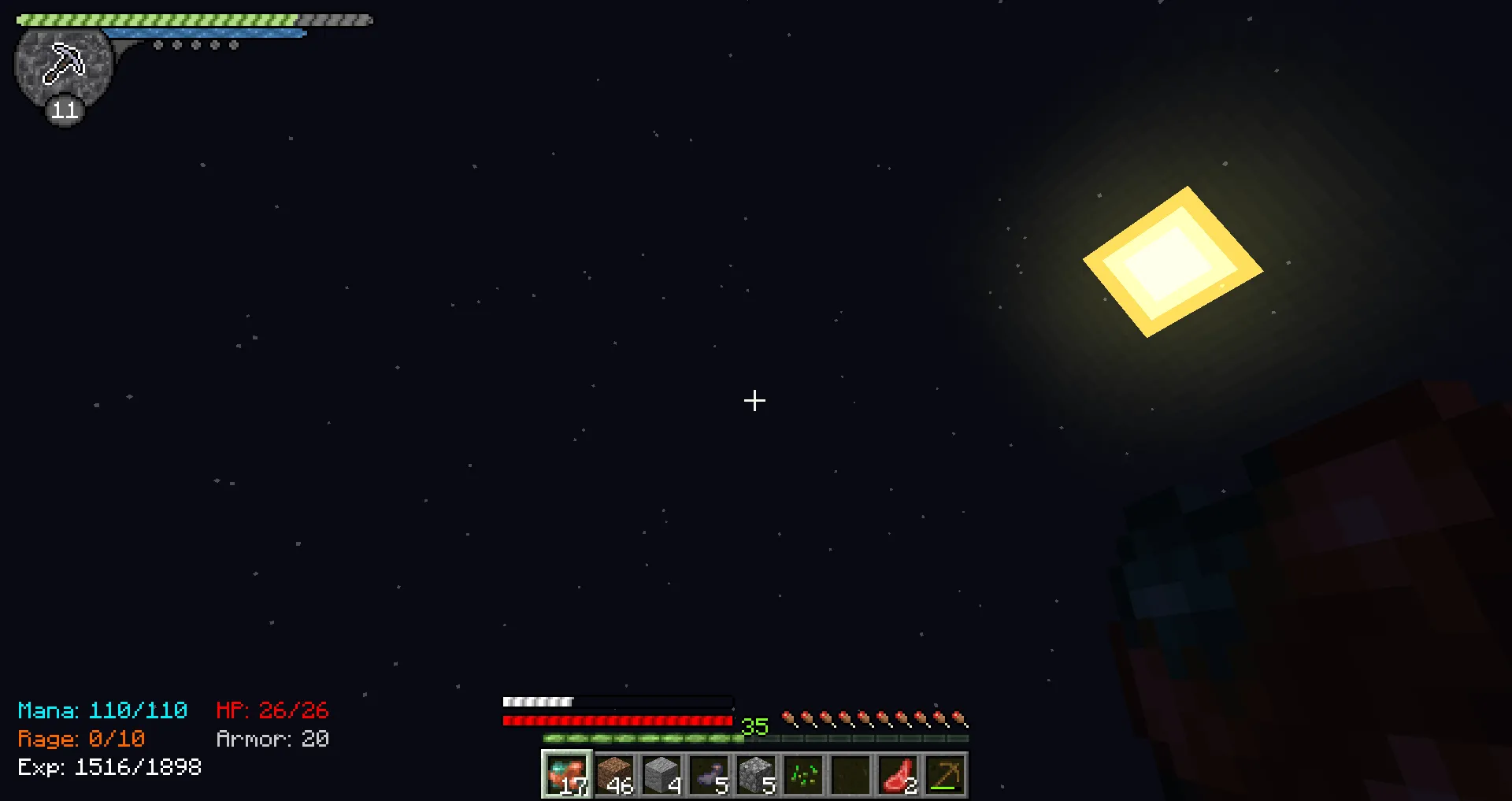The height and width of the screenshot is (801, 1512).
Task: Click the Rage: 0/10 label
Action: [x=81, y=739]
